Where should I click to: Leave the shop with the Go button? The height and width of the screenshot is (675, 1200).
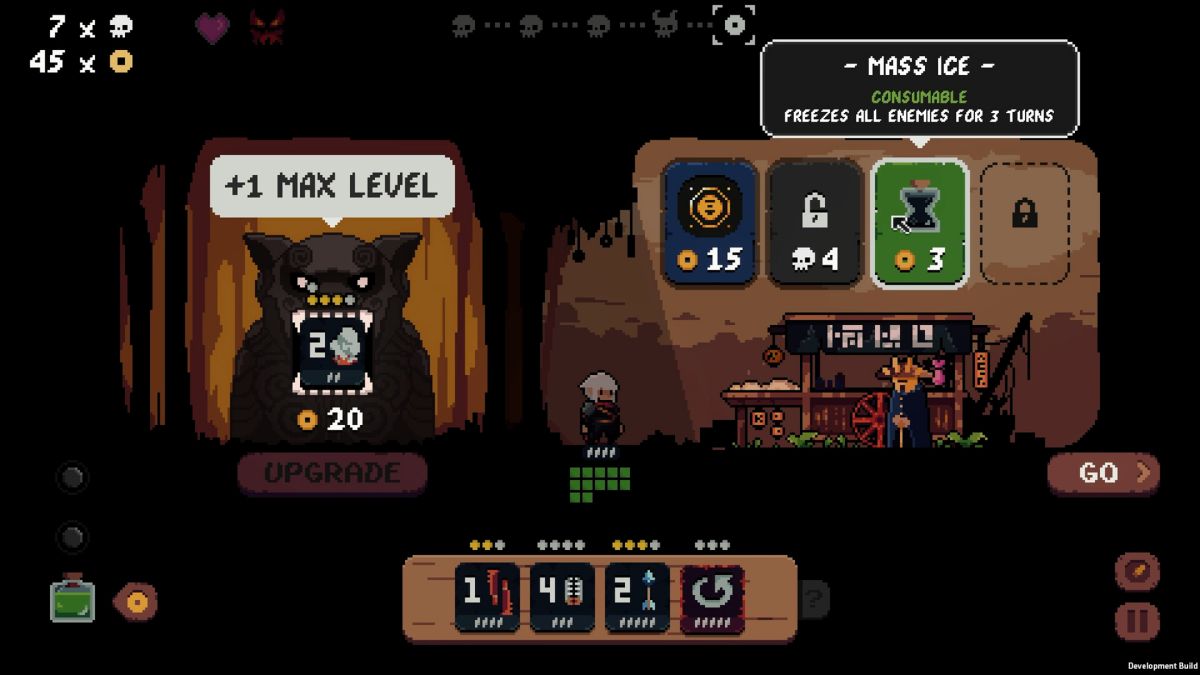tap(1103, 473)
